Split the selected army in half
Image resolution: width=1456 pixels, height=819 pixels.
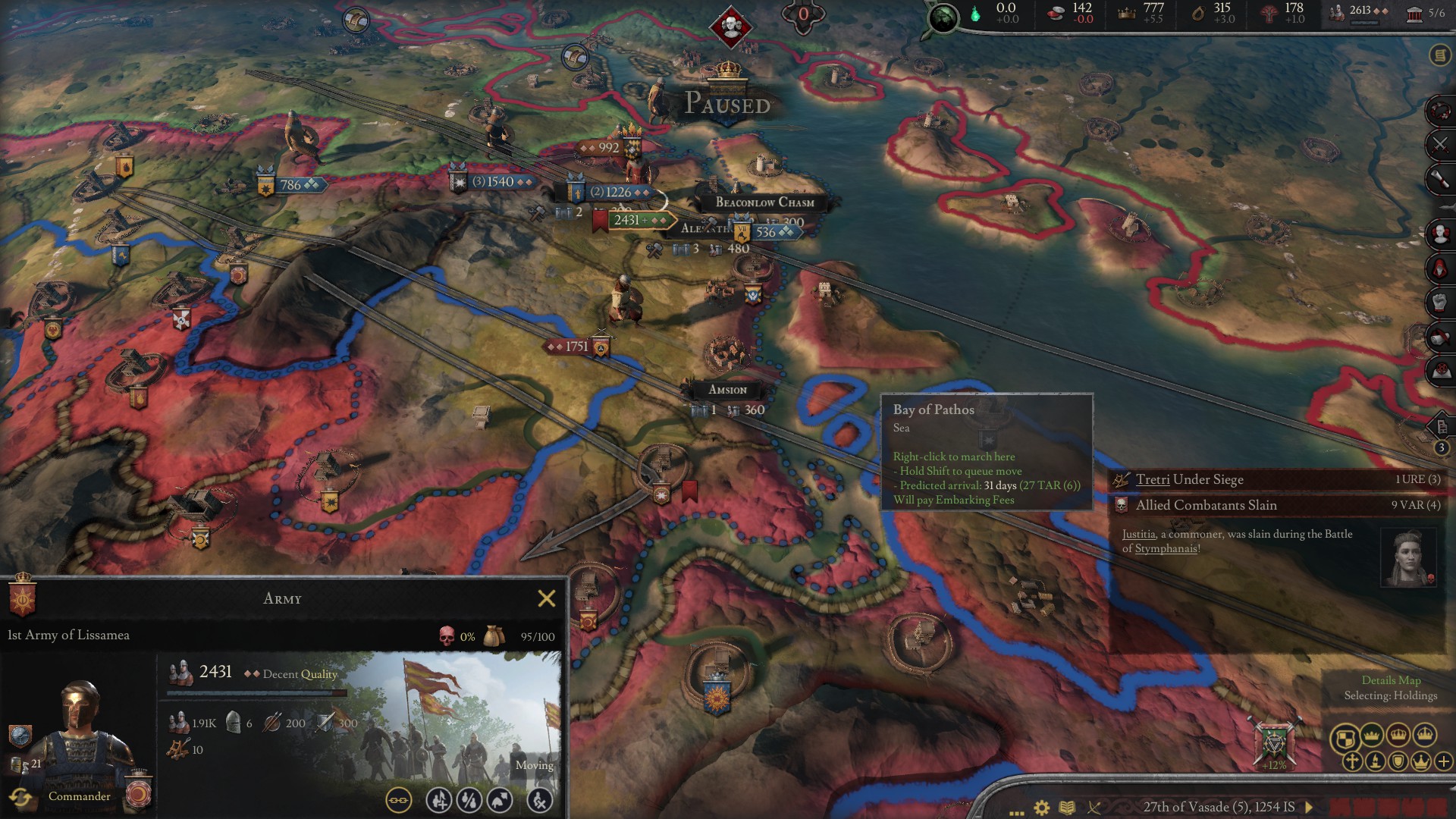click(468, 799)
